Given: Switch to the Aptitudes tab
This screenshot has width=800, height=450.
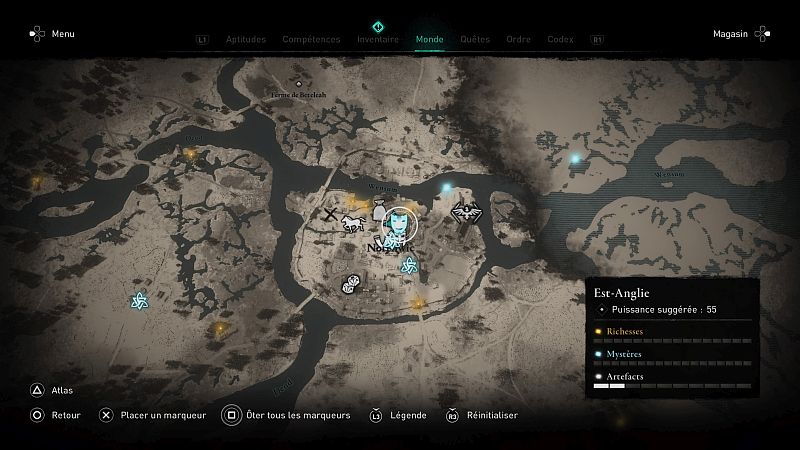Looking at the screenshot, I should tap(246, 40).
